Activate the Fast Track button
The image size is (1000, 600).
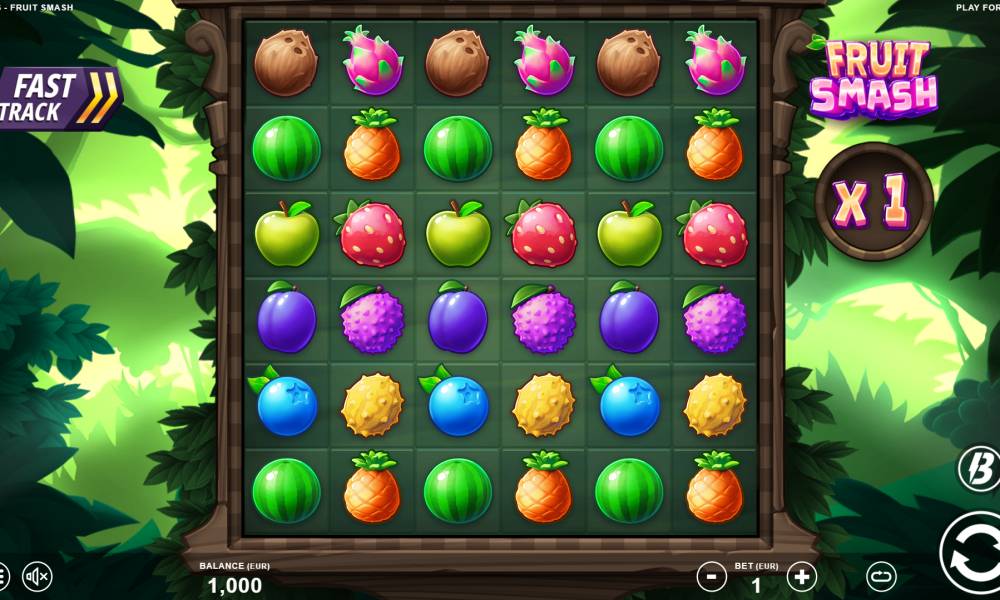coord(57,98)
